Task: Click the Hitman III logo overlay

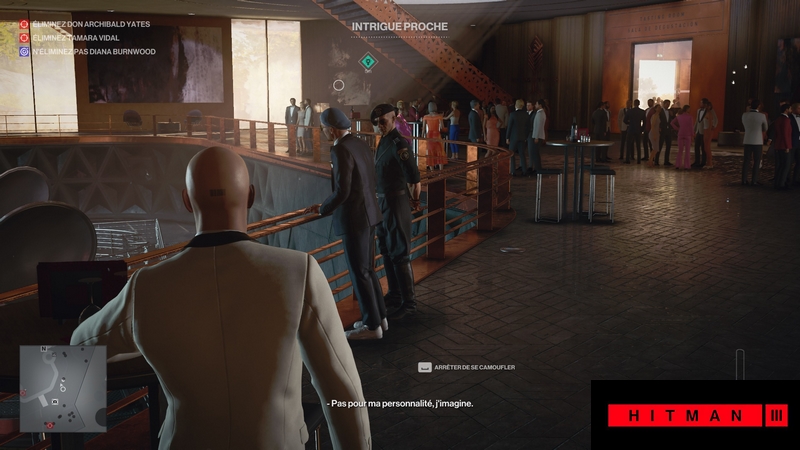Action: coord(696,415)
